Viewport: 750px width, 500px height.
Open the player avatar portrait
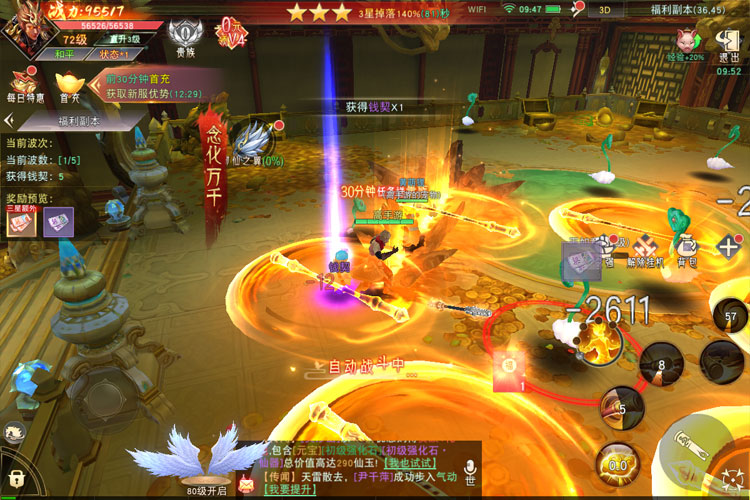pos(30,29)
